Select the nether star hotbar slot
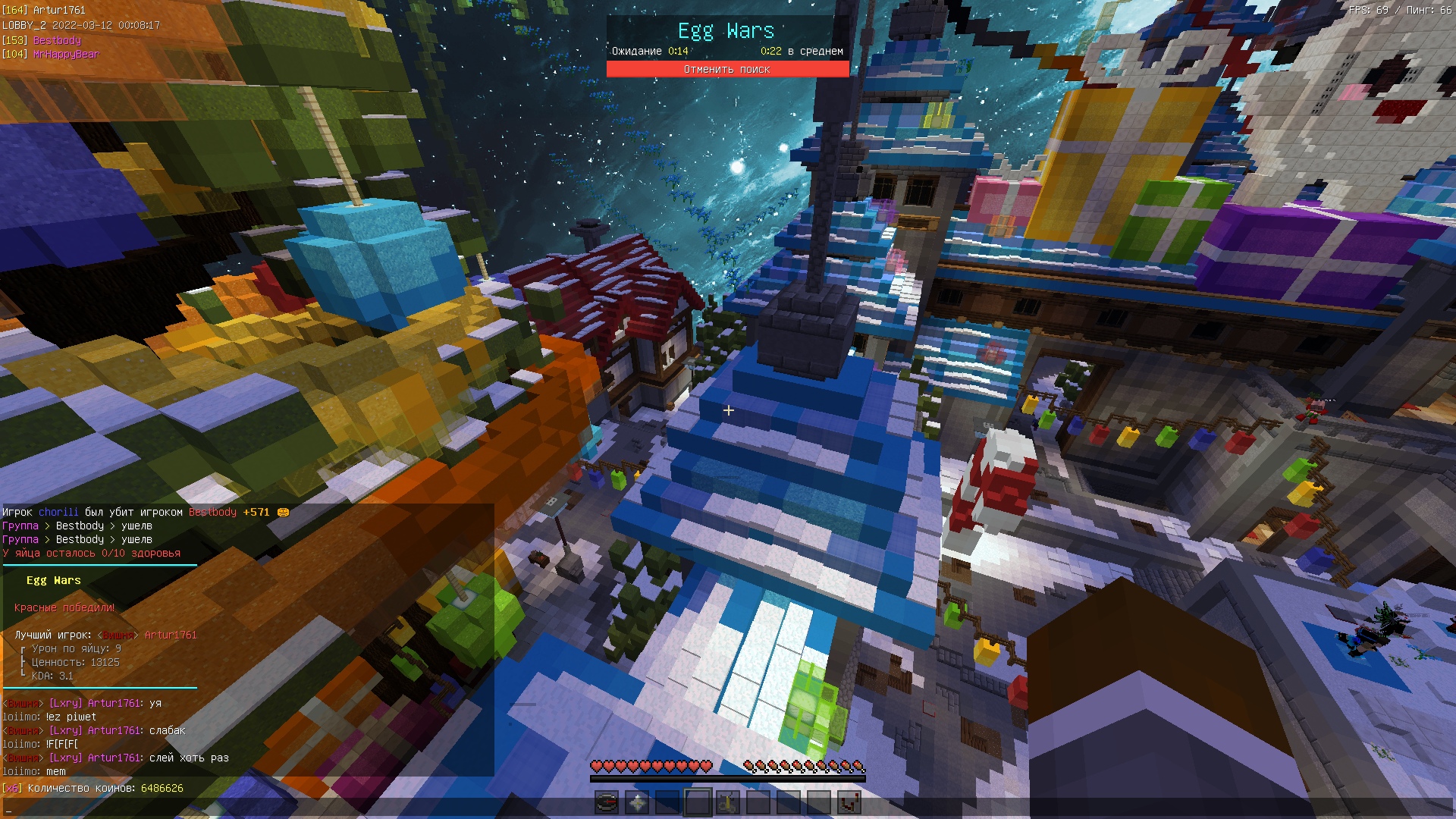 (637, 802)
